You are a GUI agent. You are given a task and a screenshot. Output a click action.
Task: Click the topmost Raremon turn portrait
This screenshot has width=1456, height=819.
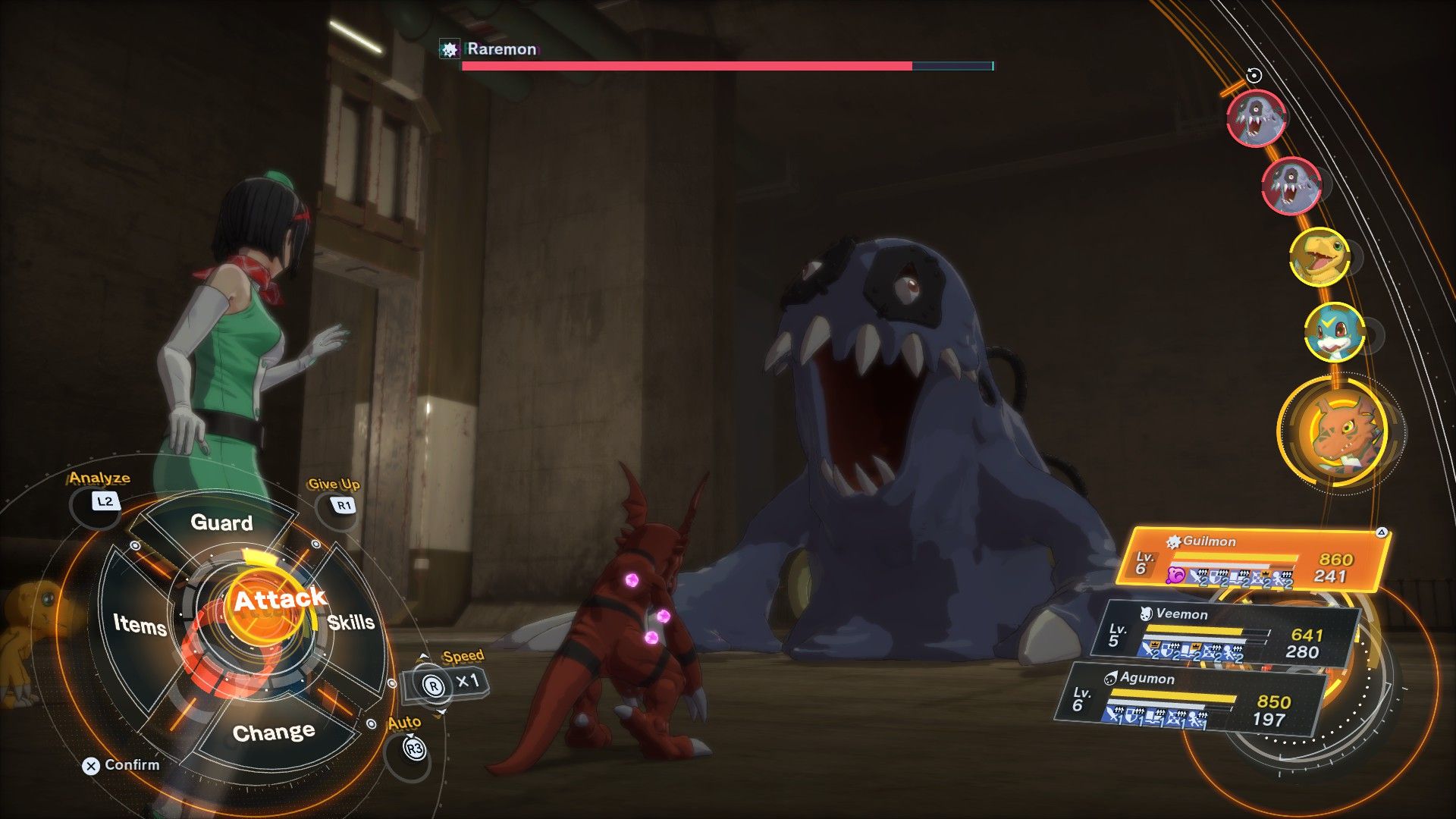coord(1256,118)
